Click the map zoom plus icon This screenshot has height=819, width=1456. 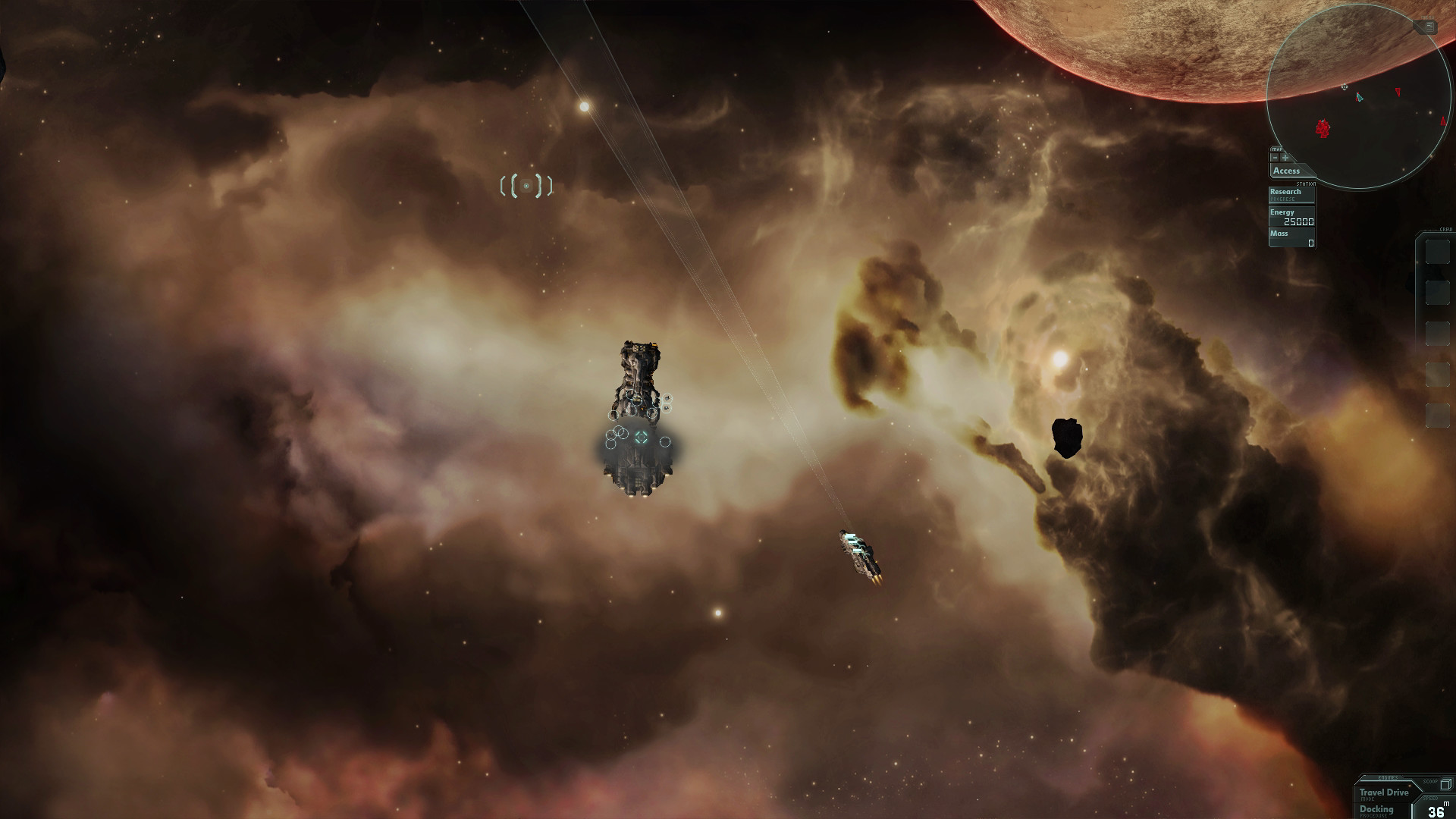coord(1285,158)
